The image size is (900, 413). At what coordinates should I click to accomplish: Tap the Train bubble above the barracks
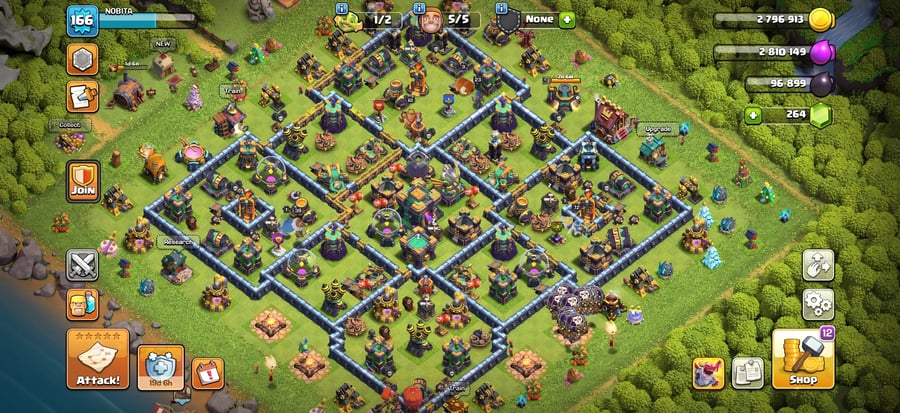(232, 90)
